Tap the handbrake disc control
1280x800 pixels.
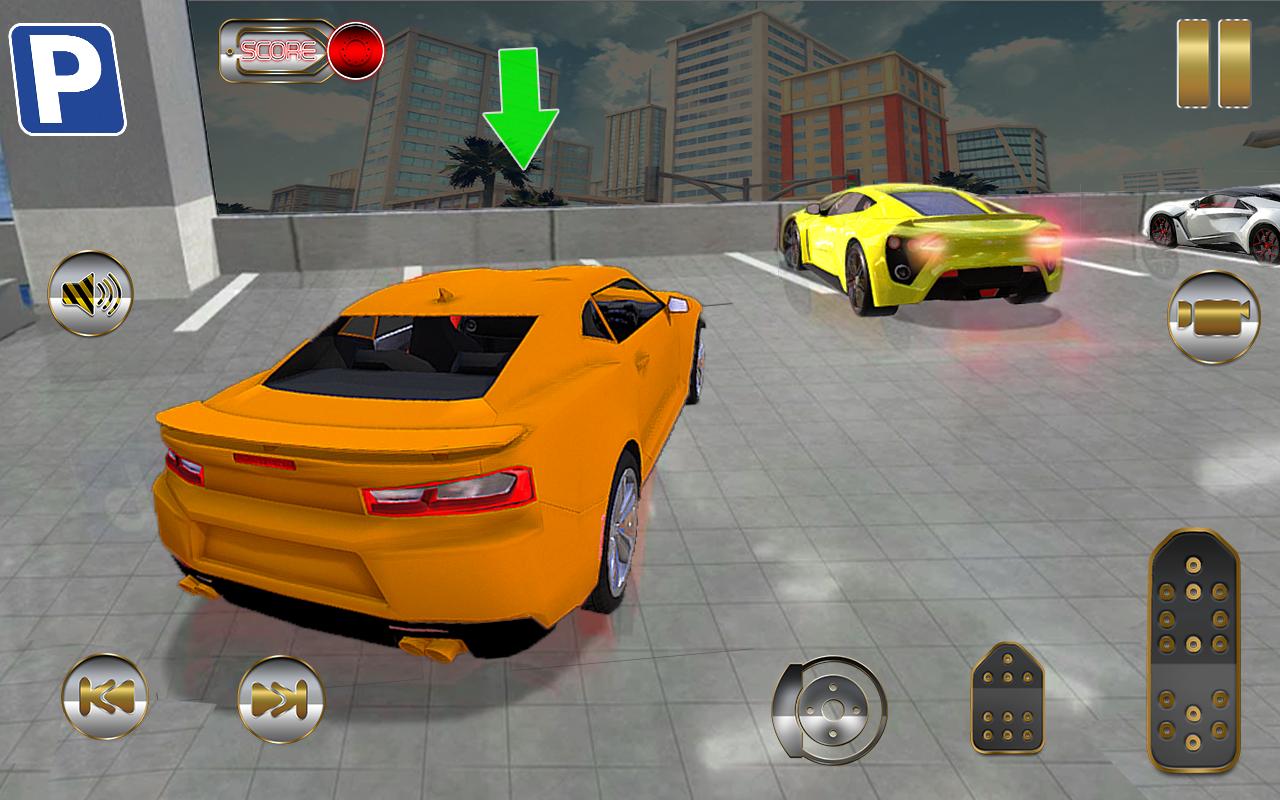pyautogui.click(x=833, y=708)
